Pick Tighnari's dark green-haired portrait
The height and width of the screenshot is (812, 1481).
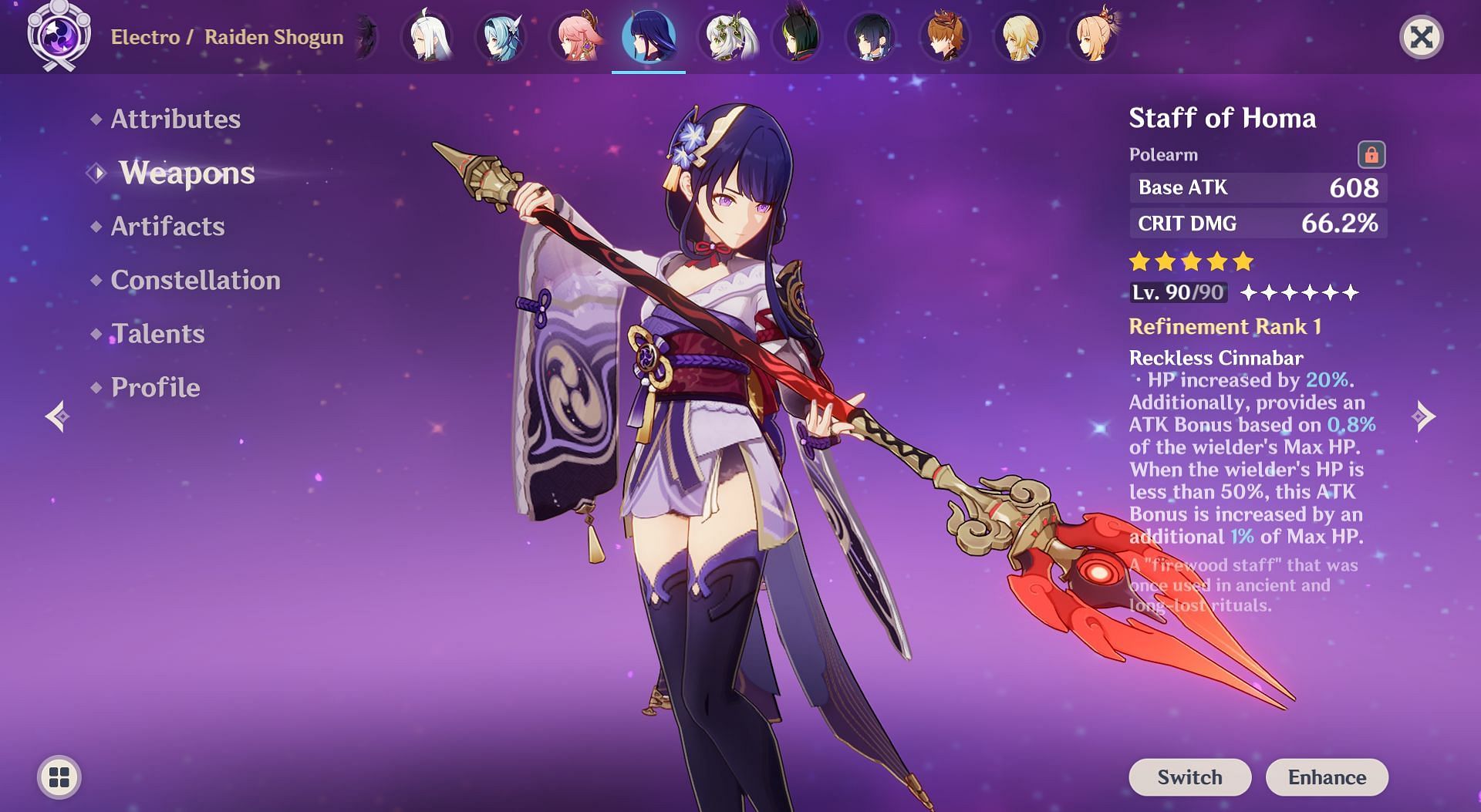(797, 37)
